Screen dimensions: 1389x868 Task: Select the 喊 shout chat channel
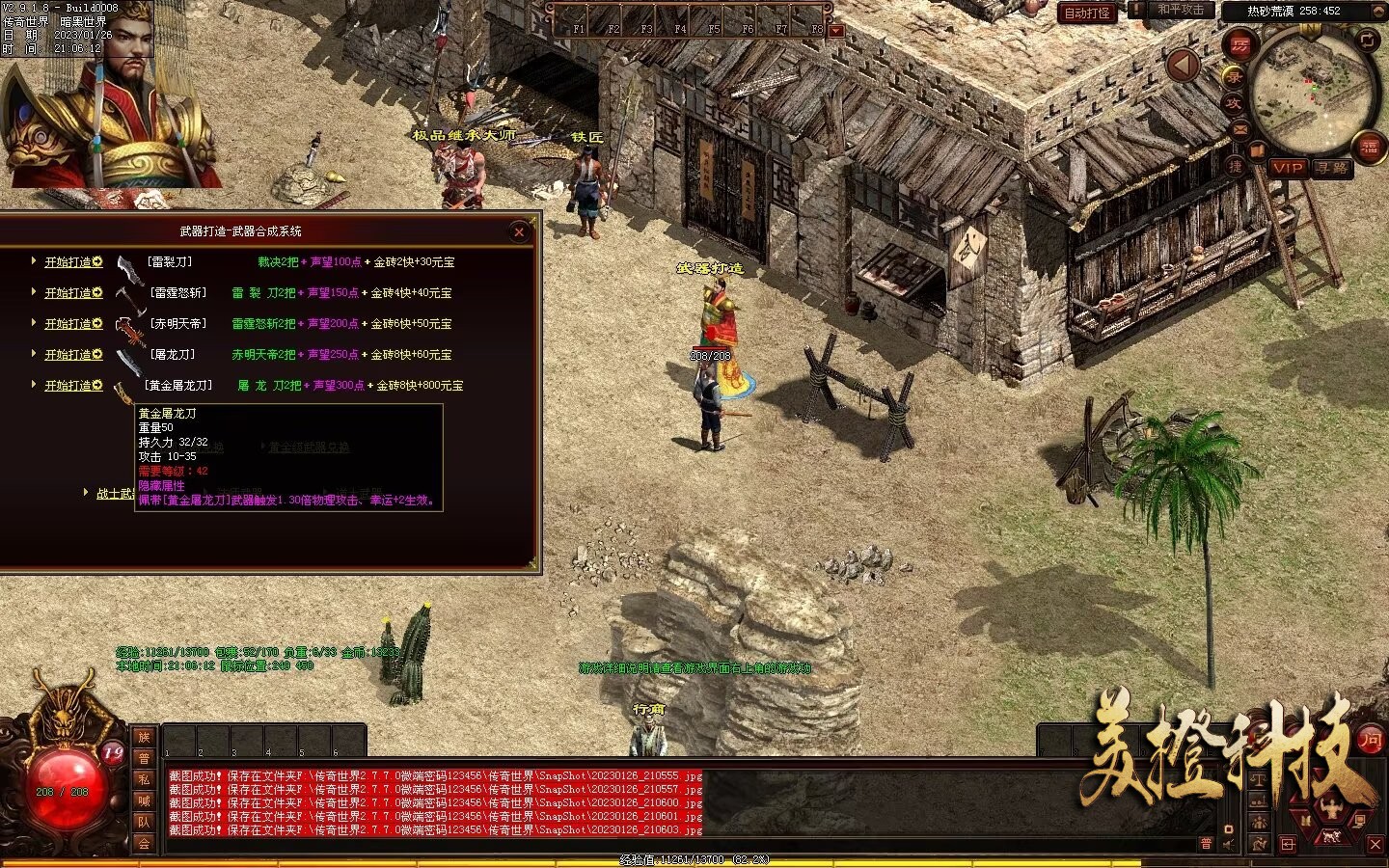point(144,800)
